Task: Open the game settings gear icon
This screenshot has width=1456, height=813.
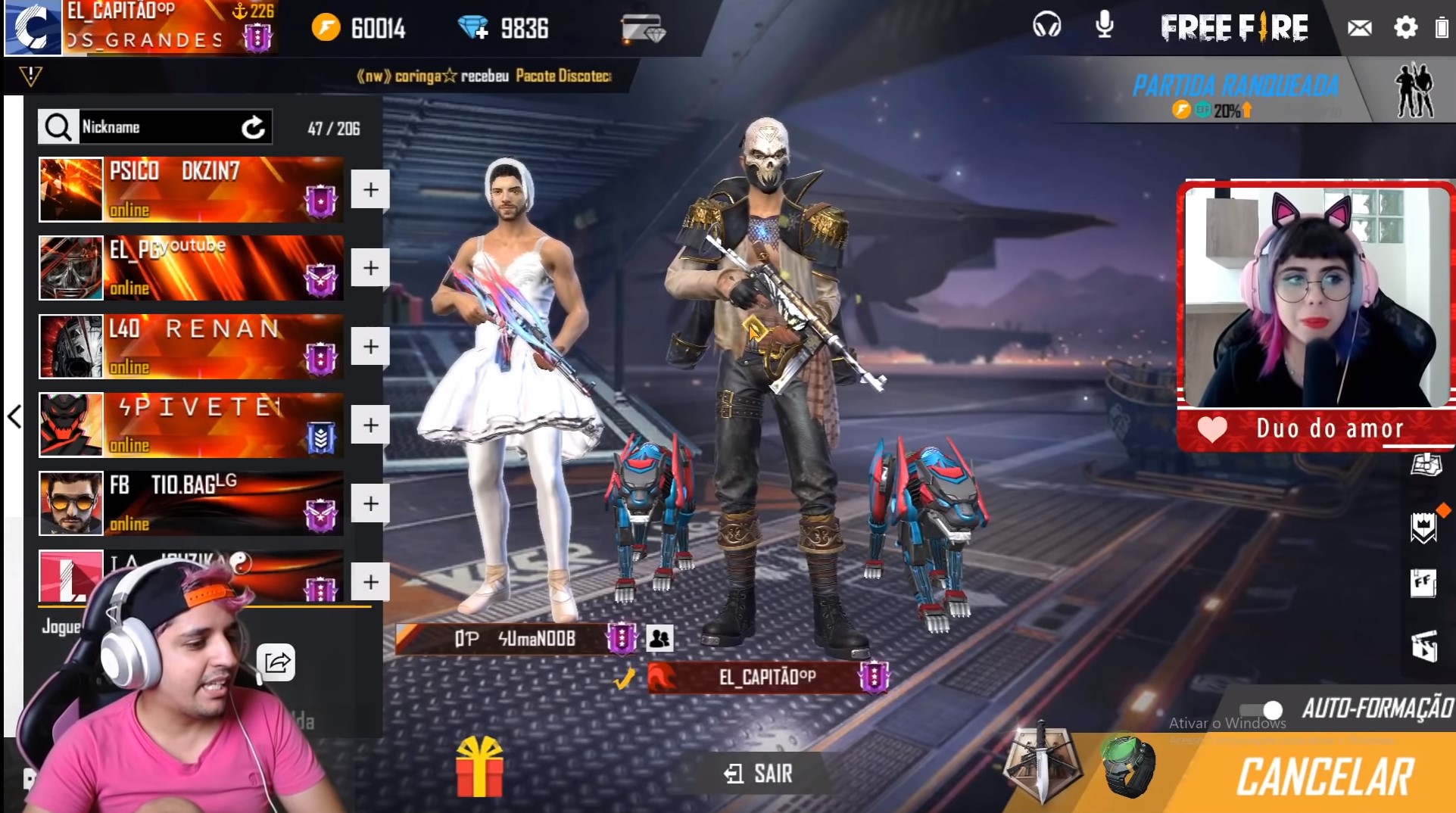Action: click(x=1405, y=27)
